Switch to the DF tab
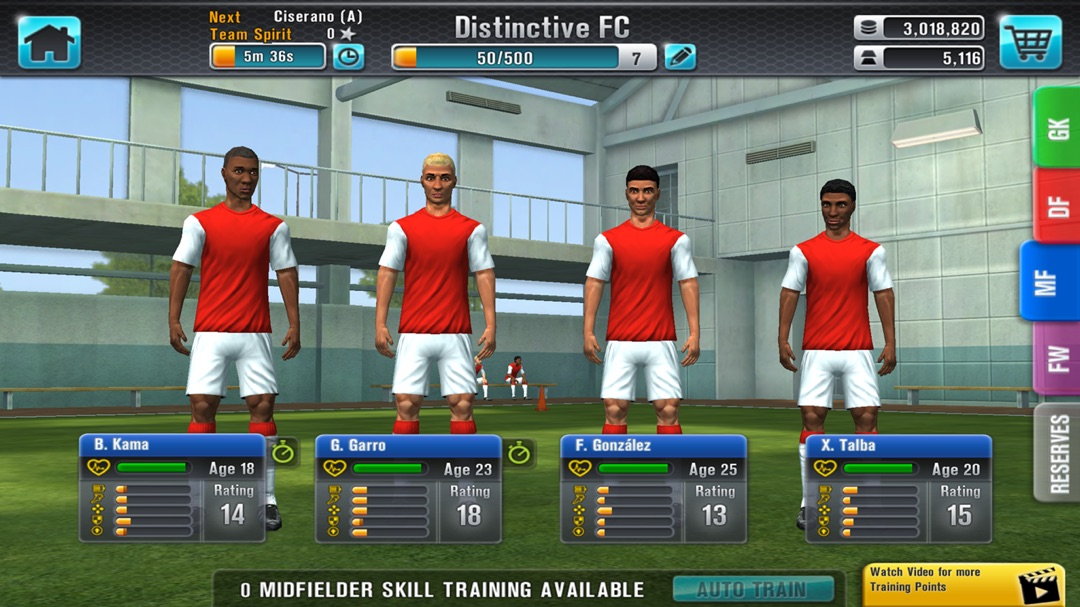Image resolution: width=1080 pixels, height=607 pixels. click(1056, 205)
